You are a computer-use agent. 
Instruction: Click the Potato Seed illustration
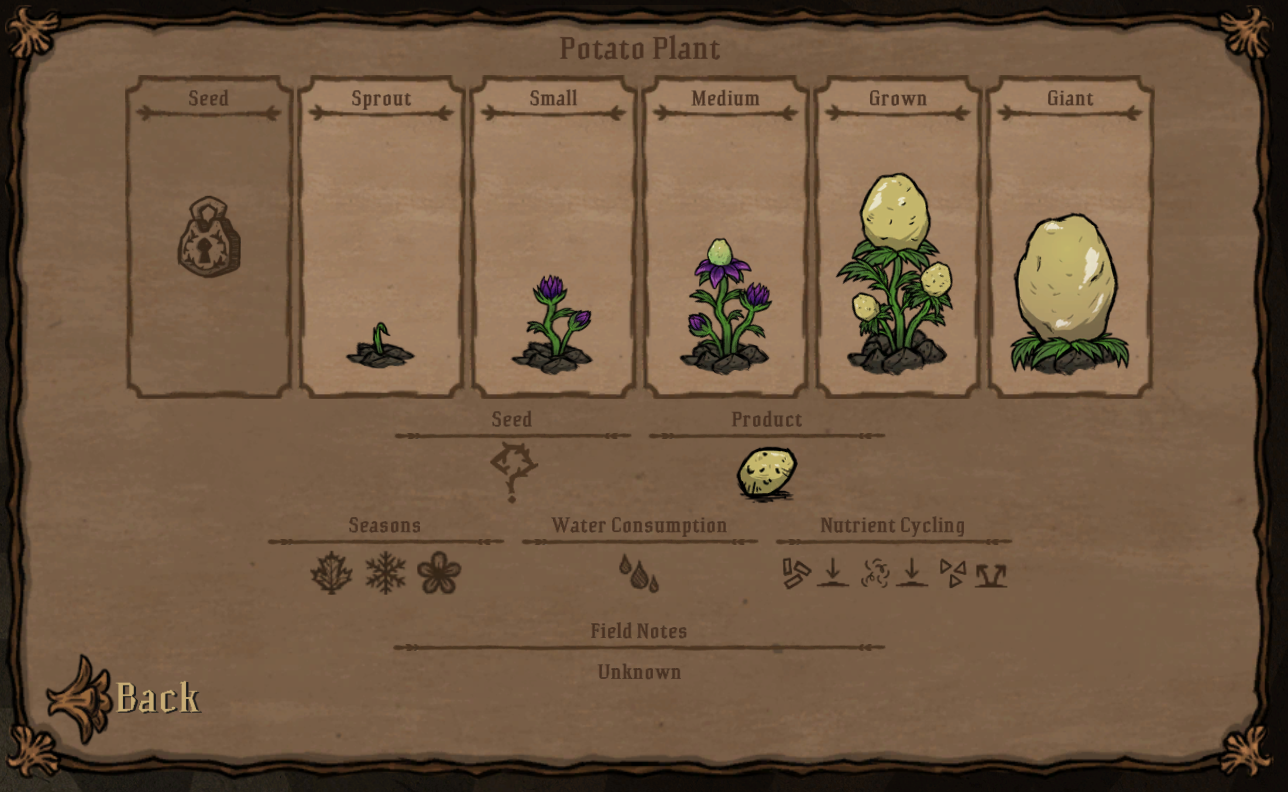[513, 470]
